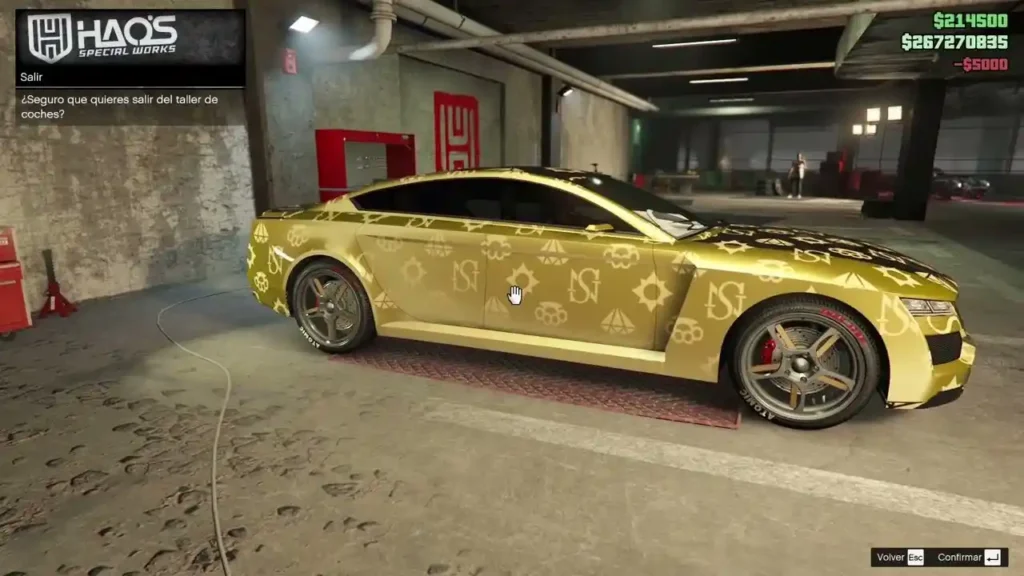The height and width of the screenshot is (576, 1024).
Task: Select the Salir menu entry
Action: (130, 76)
